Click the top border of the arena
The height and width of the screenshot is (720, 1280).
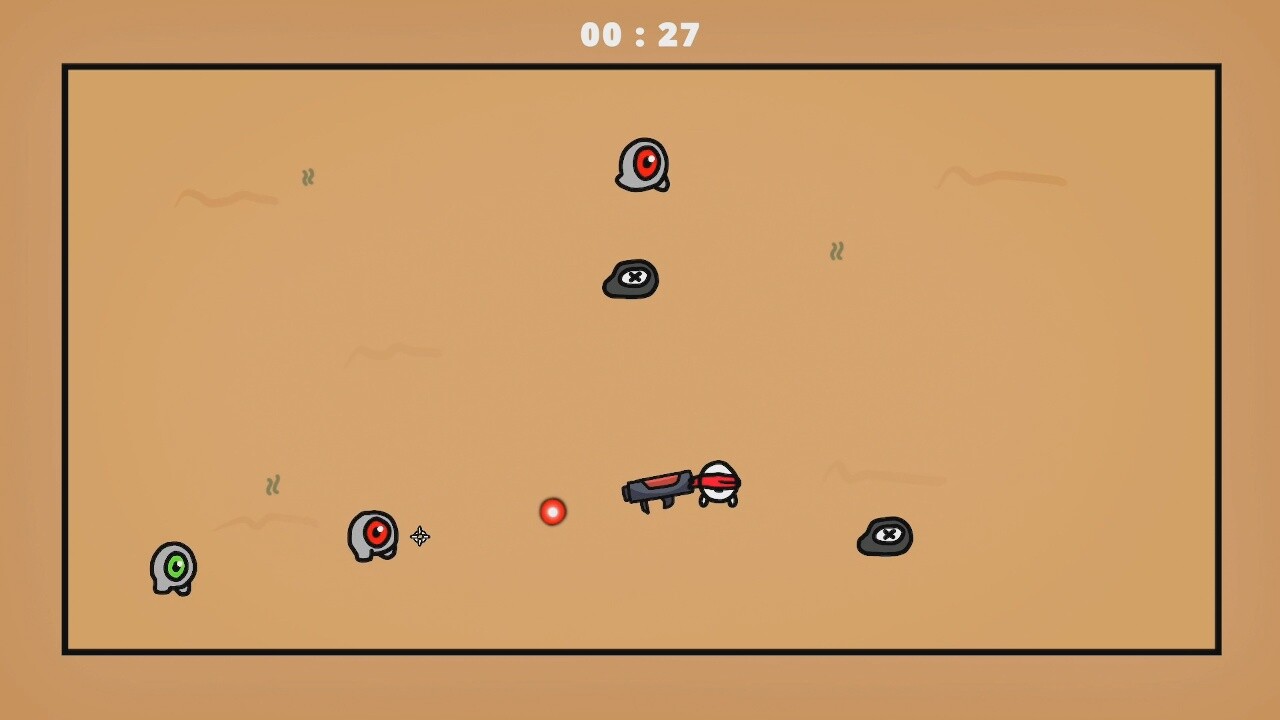(640, 65)
